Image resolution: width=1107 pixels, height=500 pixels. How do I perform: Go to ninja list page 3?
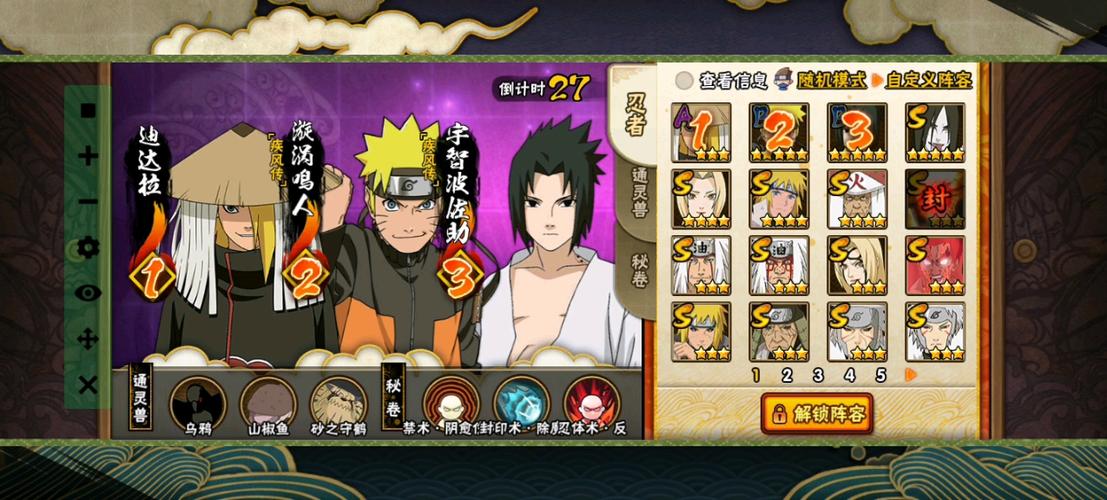tap(818, 376)
